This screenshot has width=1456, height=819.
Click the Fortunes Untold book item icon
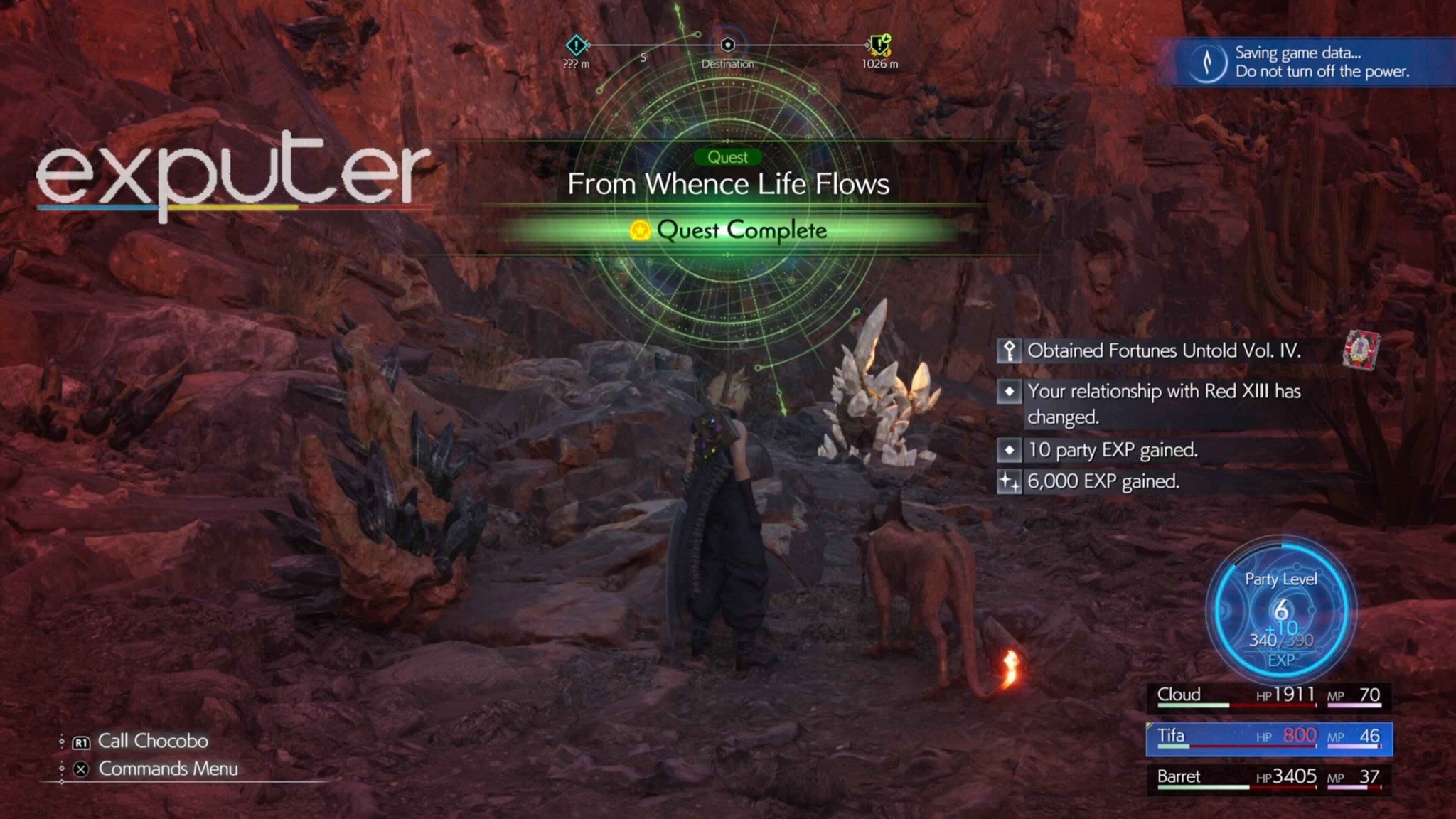pyautogui.click(x=1361, y=350)
